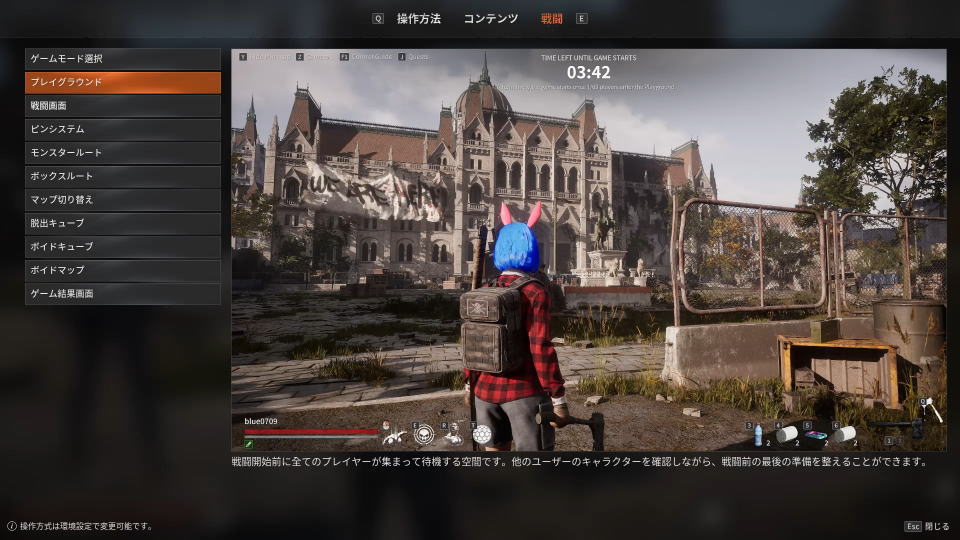Select the ボックスルート entry
Screen dimensions: 960x540
click(x=122, y=176)
